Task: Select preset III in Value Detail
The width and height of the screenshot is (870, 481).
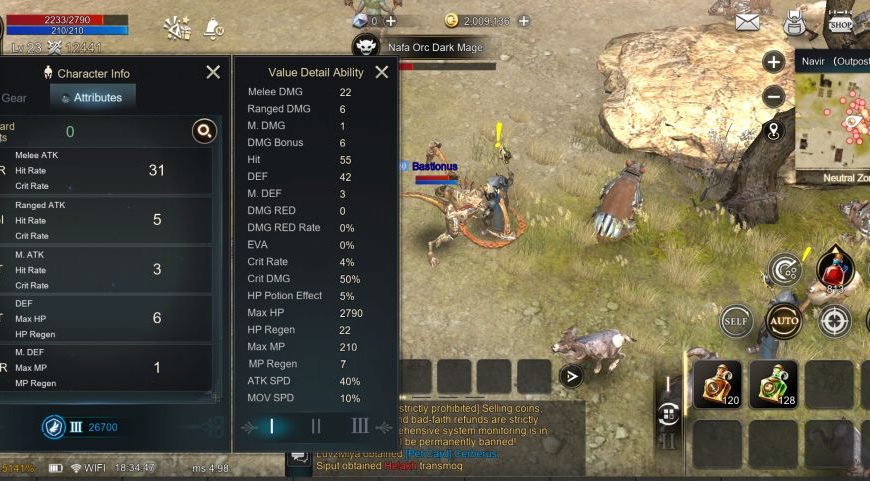Action: [360, 426]
